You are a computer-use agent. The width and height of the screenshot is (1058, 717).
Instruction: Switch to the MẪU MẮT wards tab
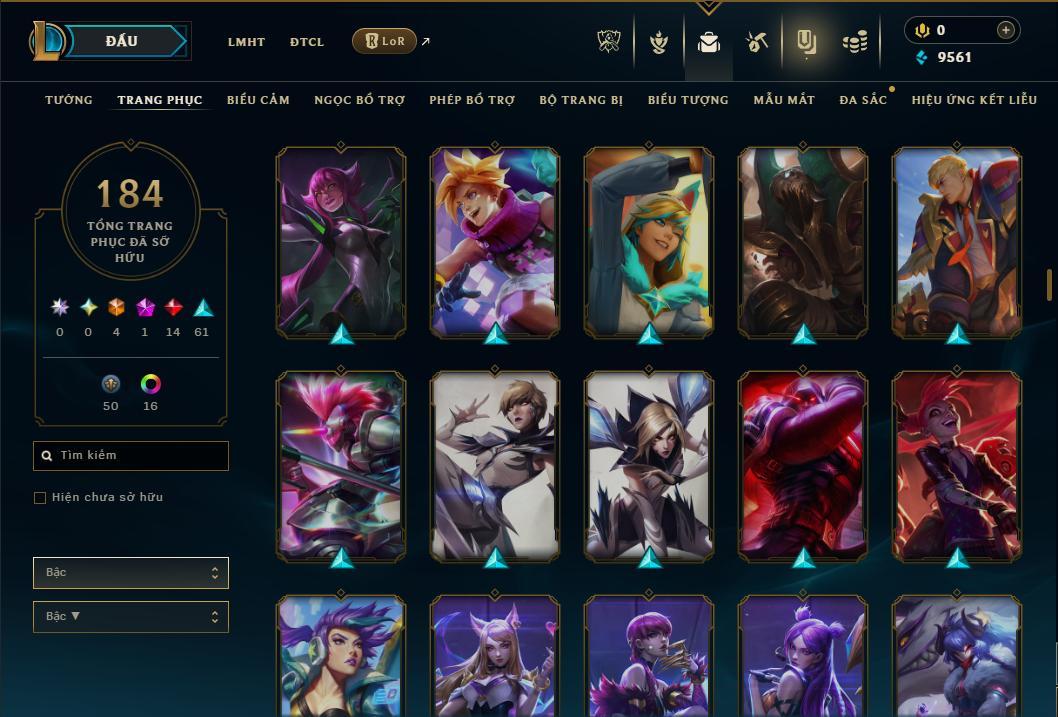pyautogui.click(x=784, y=100)
